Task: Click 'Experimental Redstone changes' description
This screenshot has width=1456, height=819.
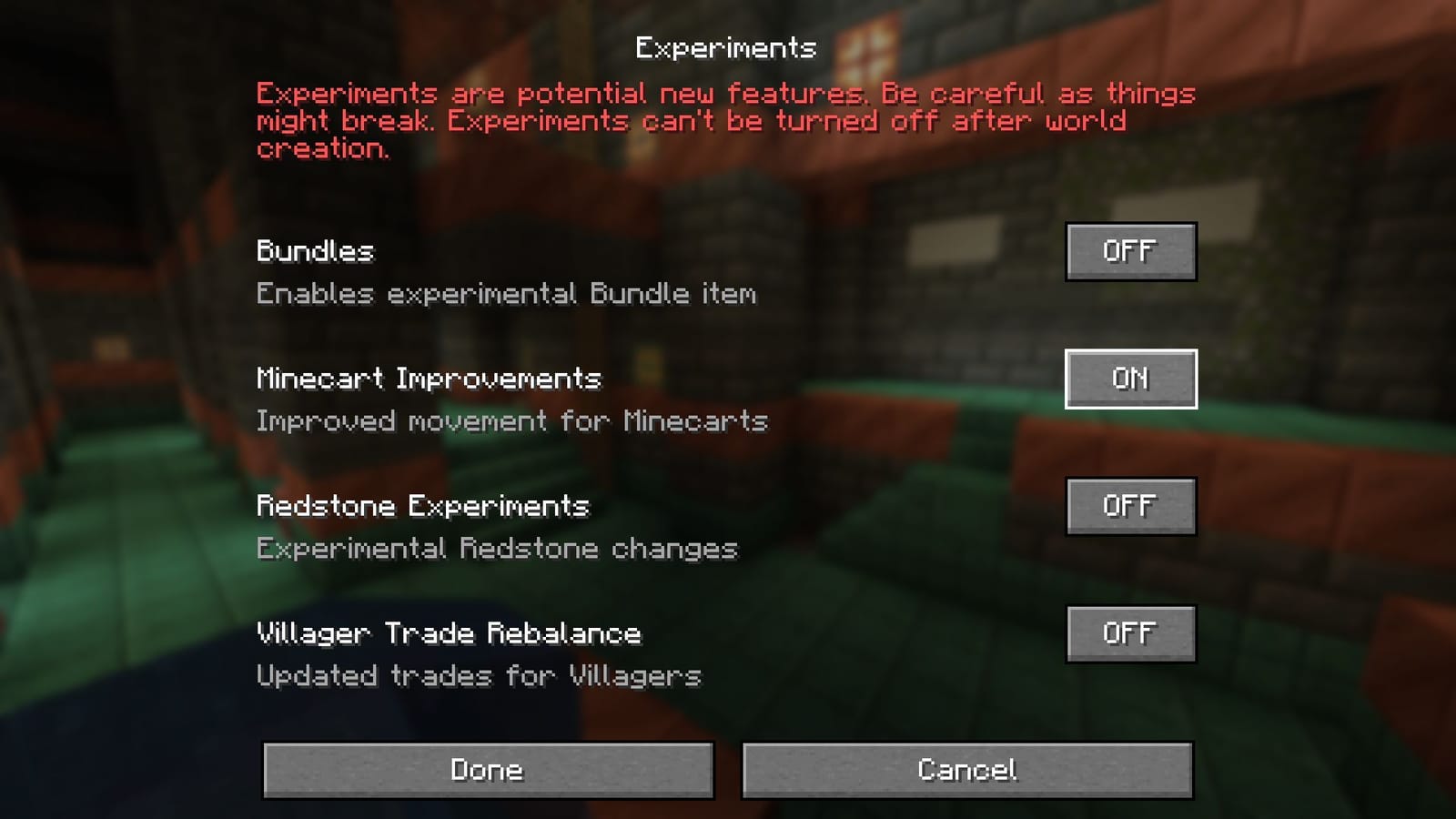Action: pos(498,549)
